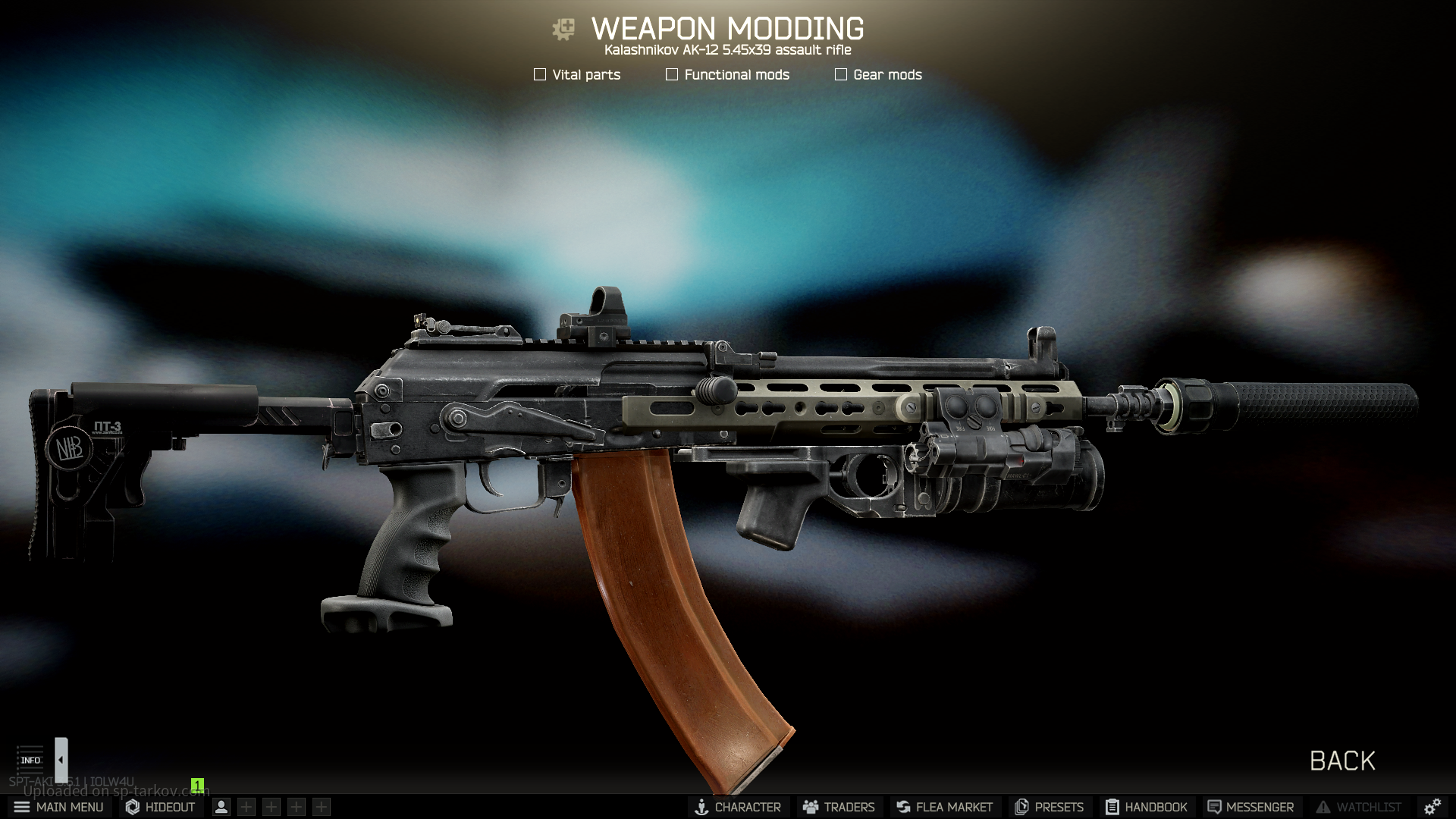Screen dimensions: 1456x819
Task: Click the player profile icon beside Hideout
Action: tap(221, 807)
